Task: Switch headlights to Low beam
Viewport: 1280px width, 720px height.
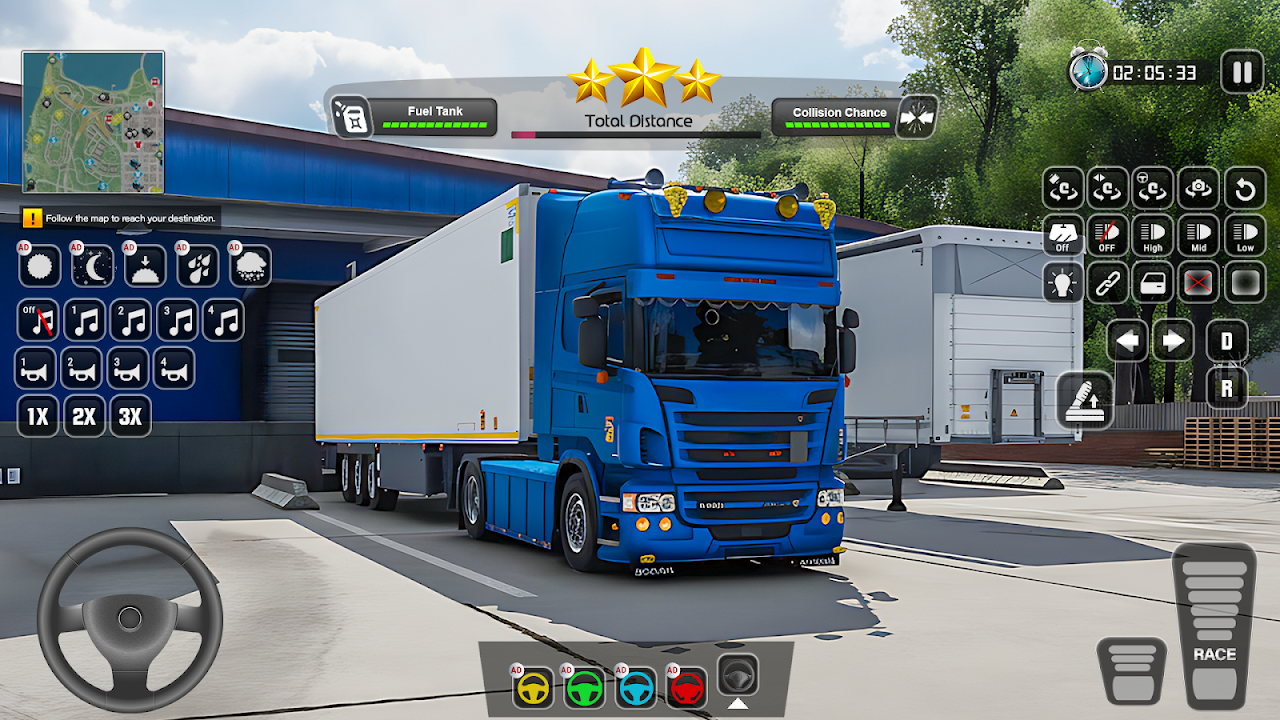Action: [x=1245, y=235]
